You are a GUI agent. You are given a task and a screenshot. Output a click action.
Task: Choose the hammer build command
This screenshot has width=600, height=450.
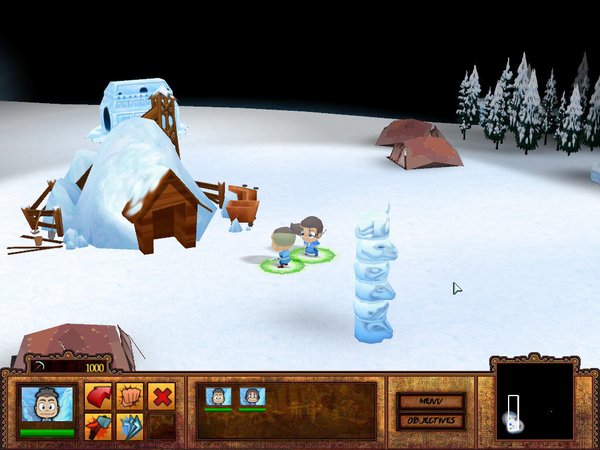[x=99, y=426]
